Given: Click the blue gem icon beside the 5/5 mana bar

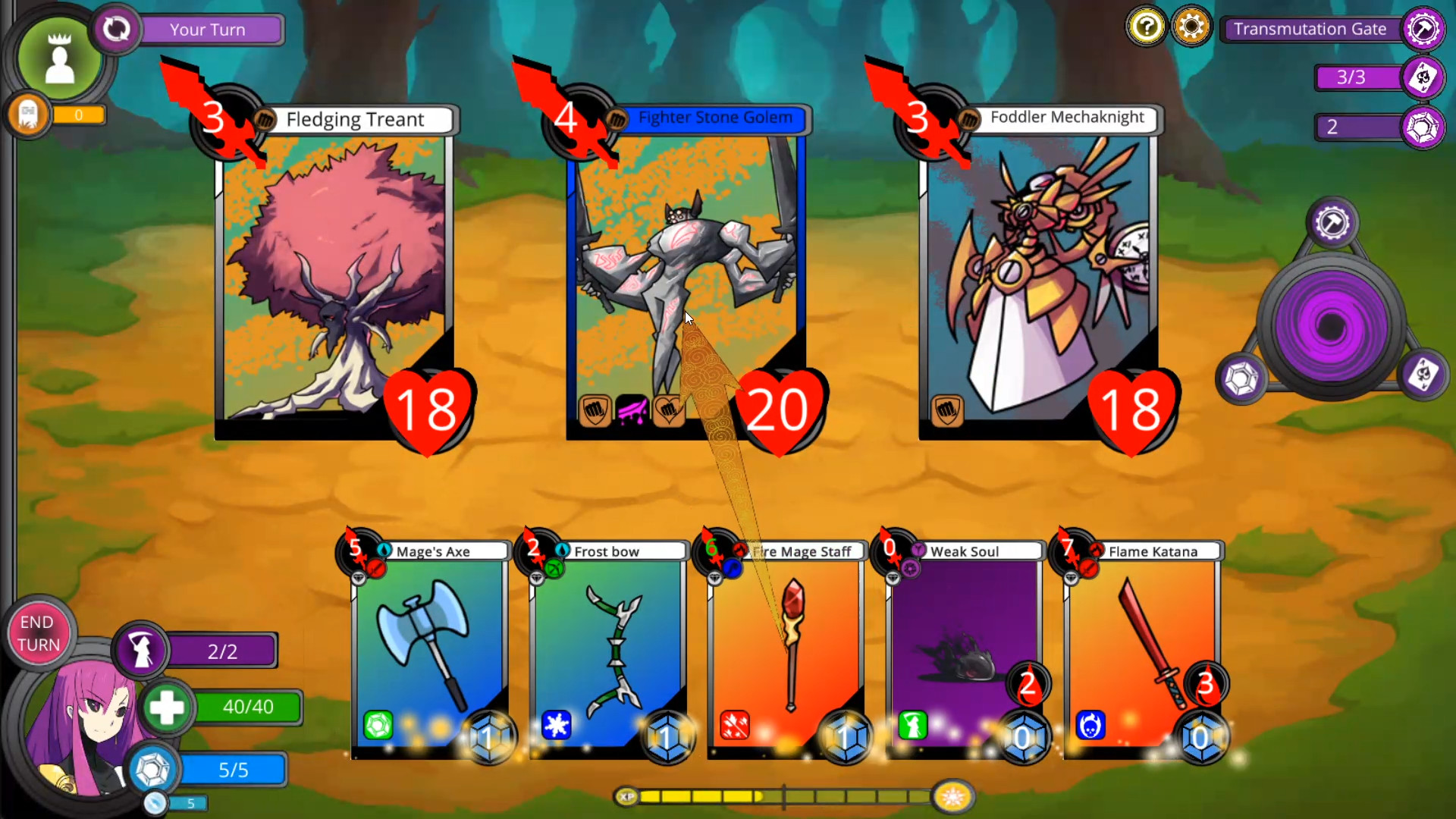Looking at the screenshot, I should tap(152, 768).
